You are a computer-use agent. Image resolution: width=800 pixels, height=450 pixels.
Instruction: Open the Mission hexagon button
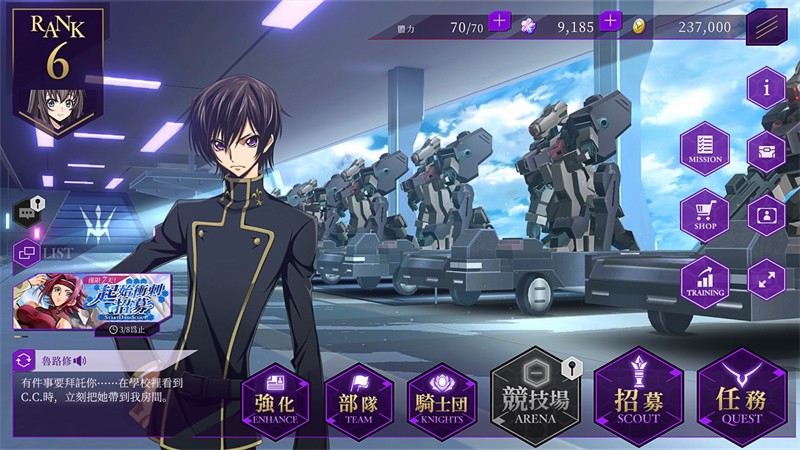pyautogui.click(x=704, y=152)
